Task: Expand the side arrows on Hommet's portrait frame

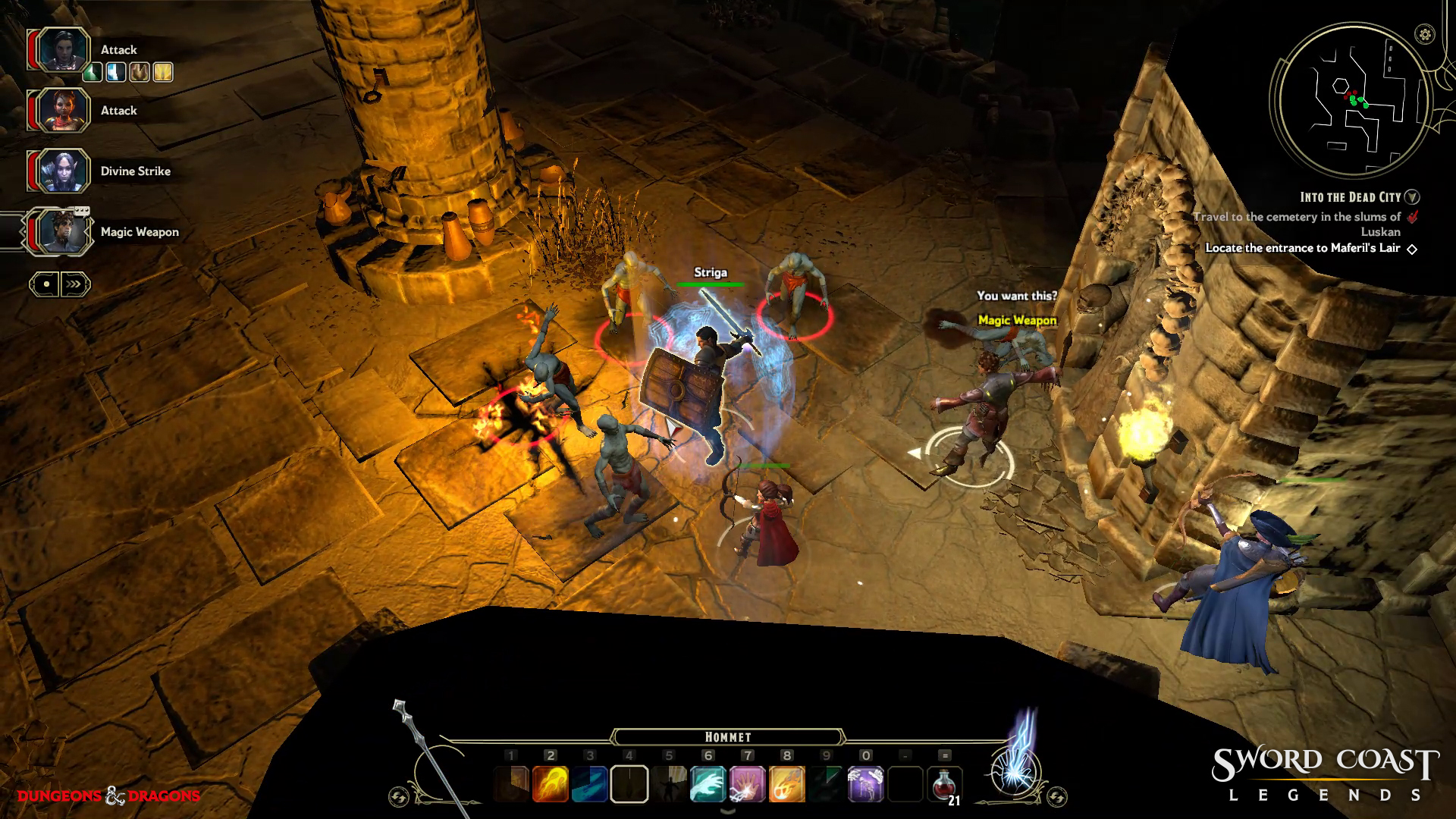Action: [x=89, y=231]
